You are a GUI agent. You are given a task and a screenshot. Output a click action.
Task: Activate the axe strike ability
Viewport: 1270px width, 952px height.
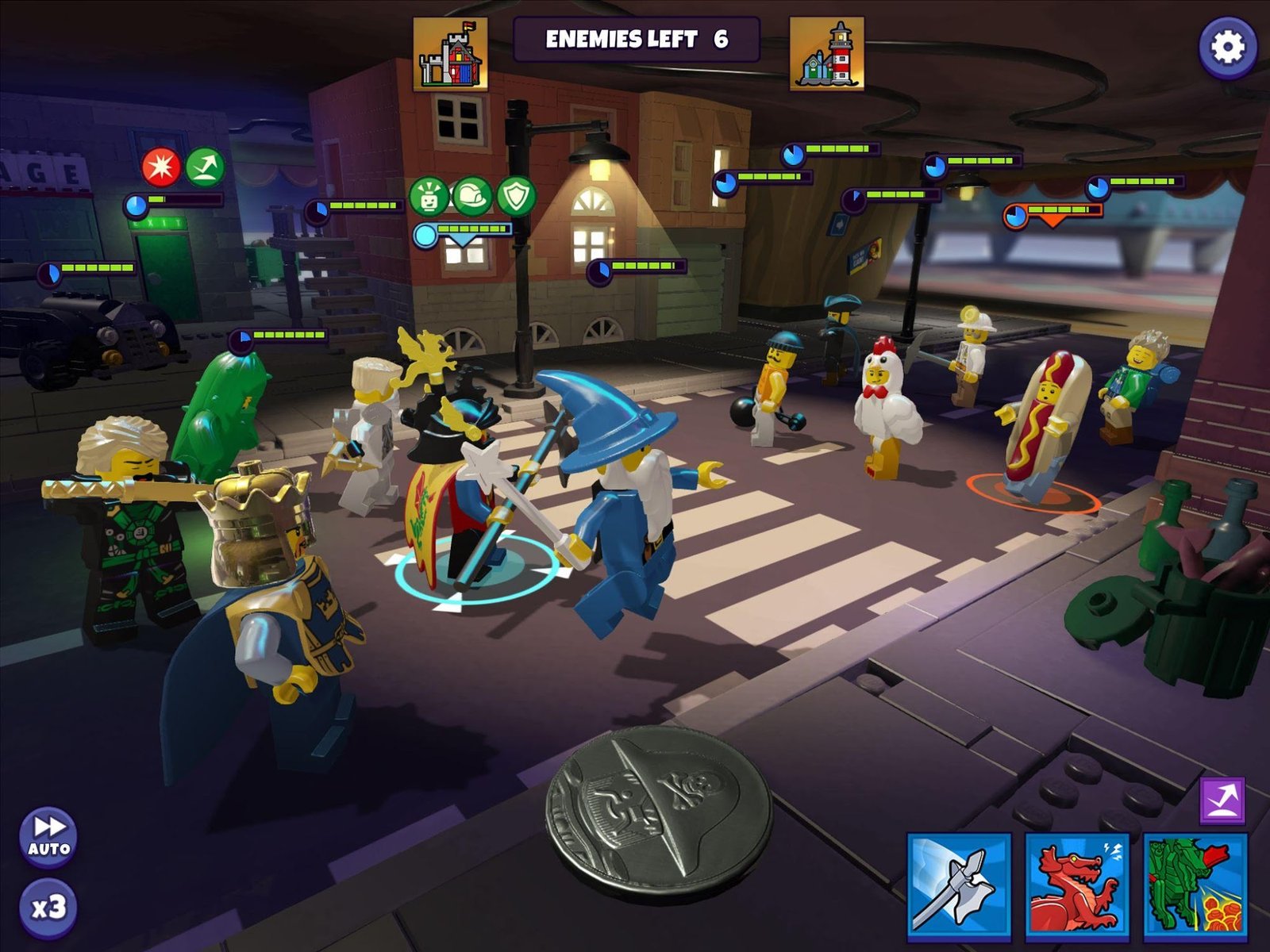[x=959, y=883]
